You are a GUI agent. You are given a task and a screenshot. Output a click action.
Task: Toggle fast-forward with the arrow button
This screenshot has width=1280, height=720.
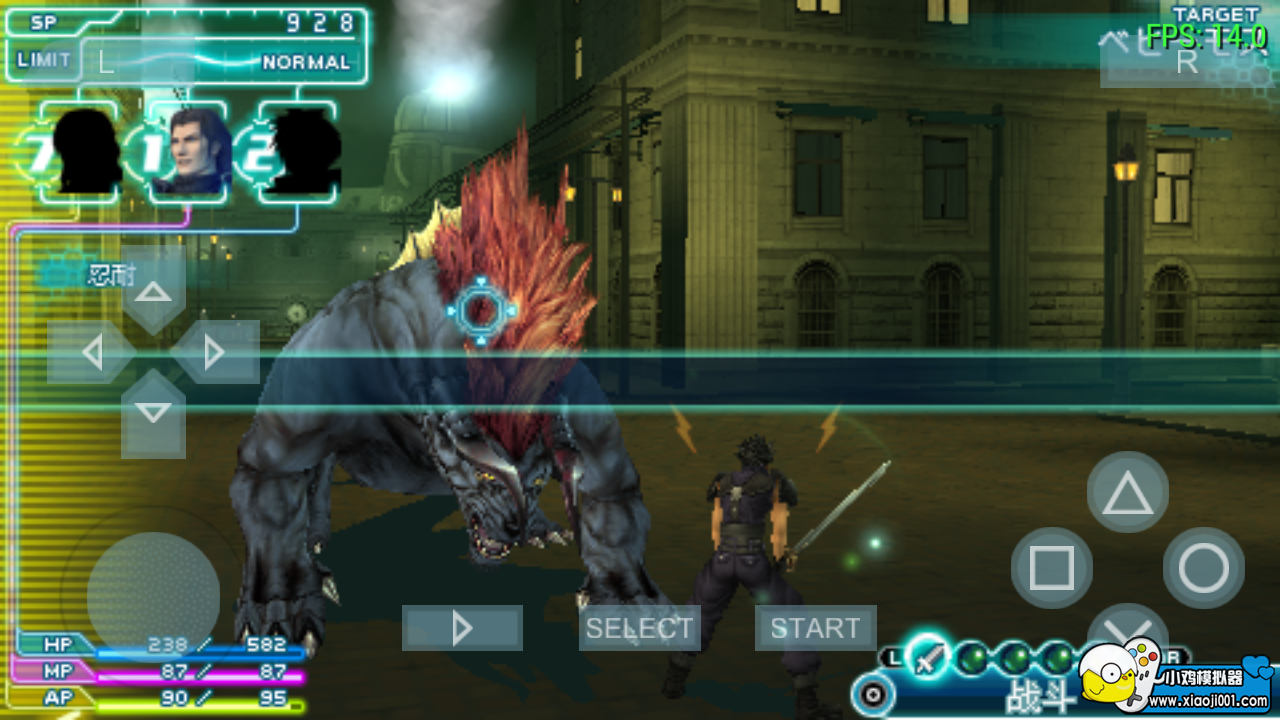click(x=461, y=628)
